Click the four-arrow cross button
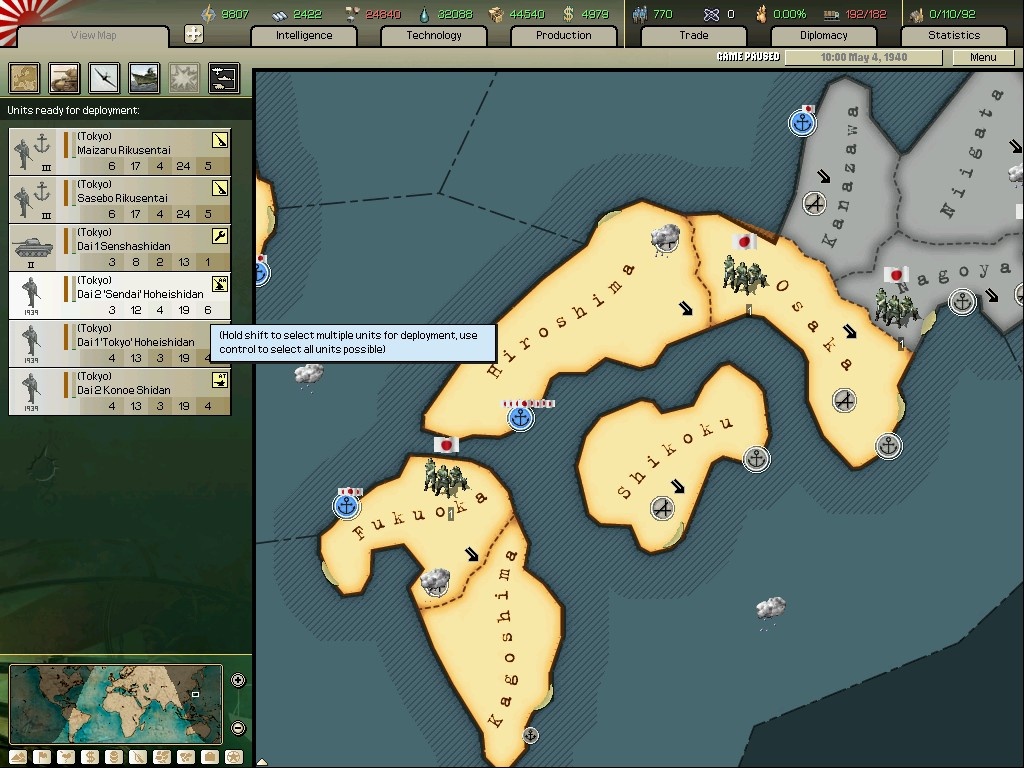Image resolution: width=1024 pixels, height=768 pixels. [x=194, y=35]
